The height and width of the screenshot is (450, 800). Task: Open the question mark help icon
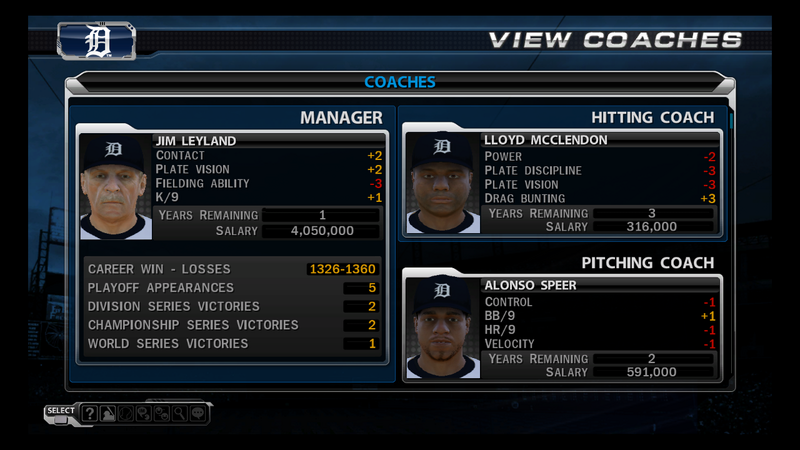90,413
